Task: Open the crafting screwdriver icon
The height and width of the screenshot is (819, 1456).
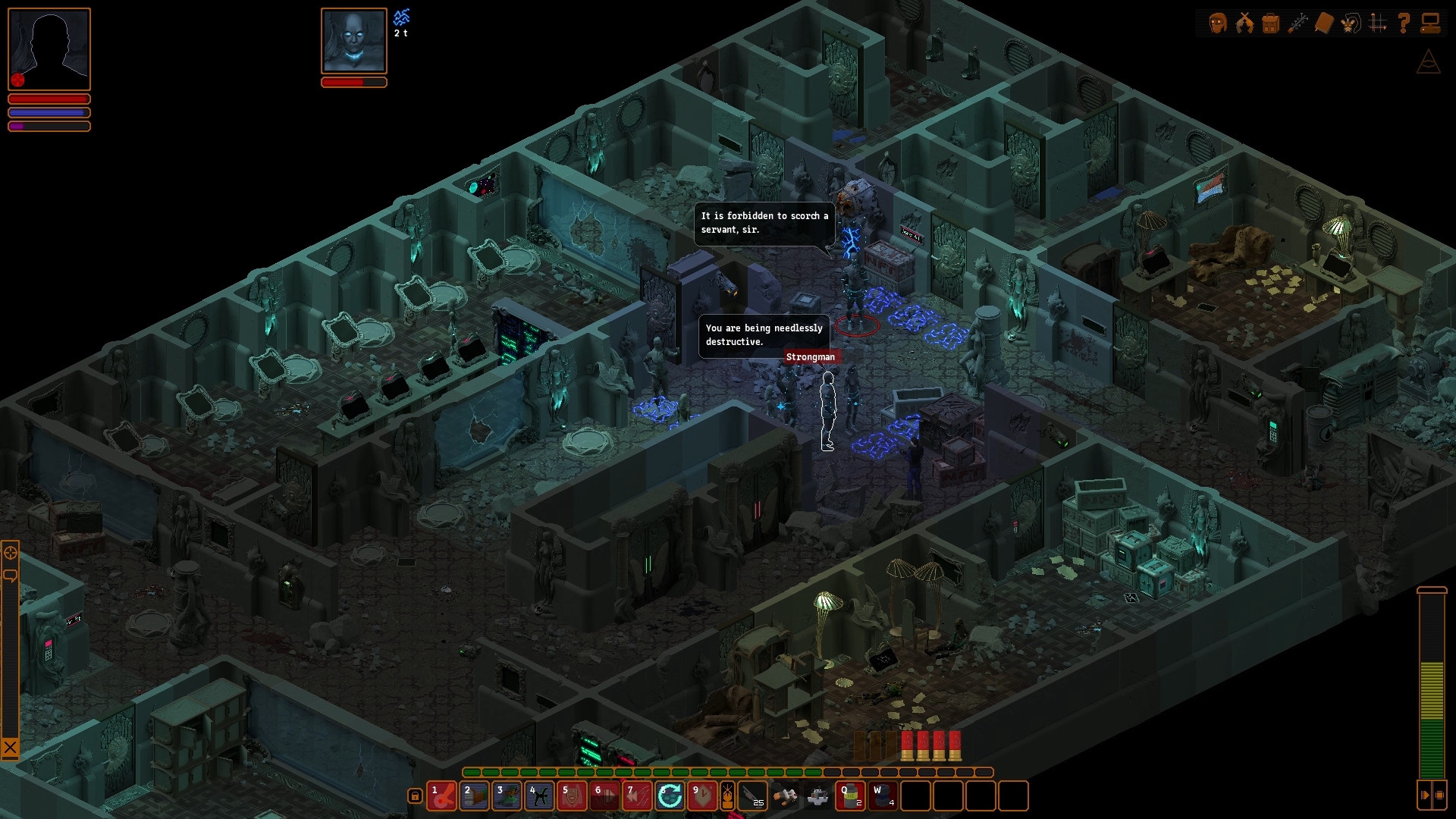Action: [x=1298, y=23]
